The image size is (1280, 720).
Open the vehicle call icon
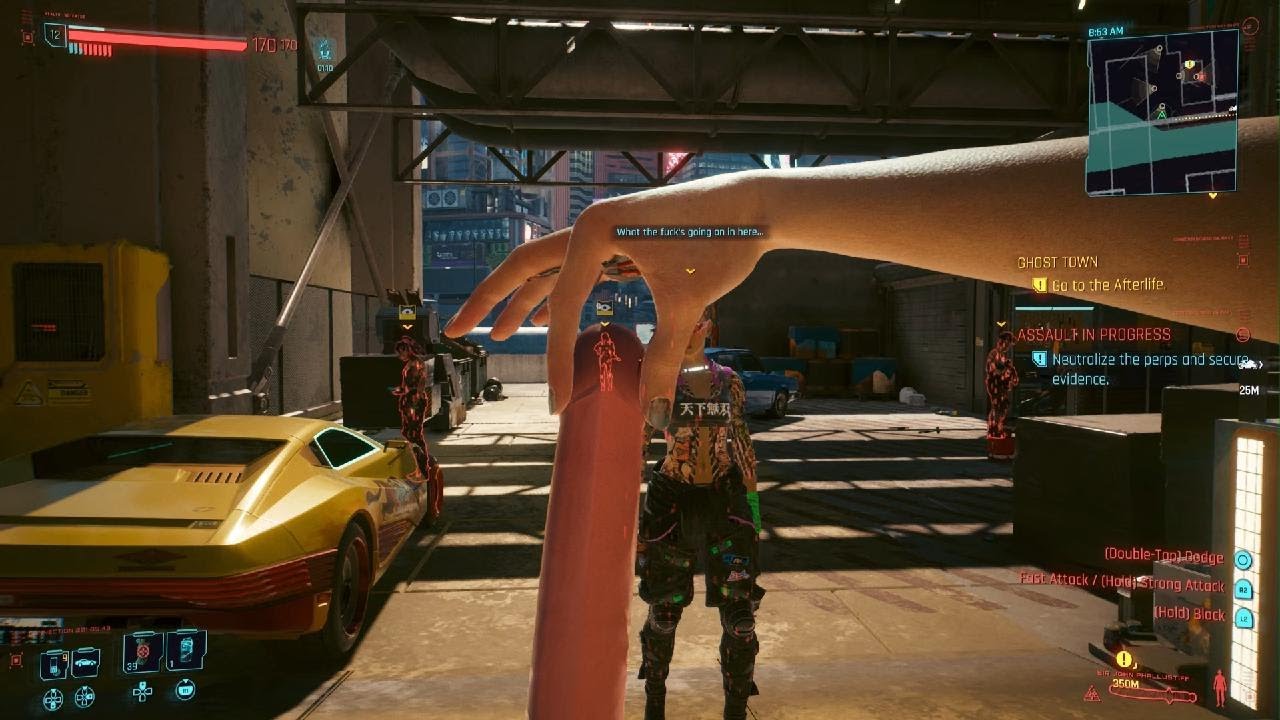tap(83, 662)
